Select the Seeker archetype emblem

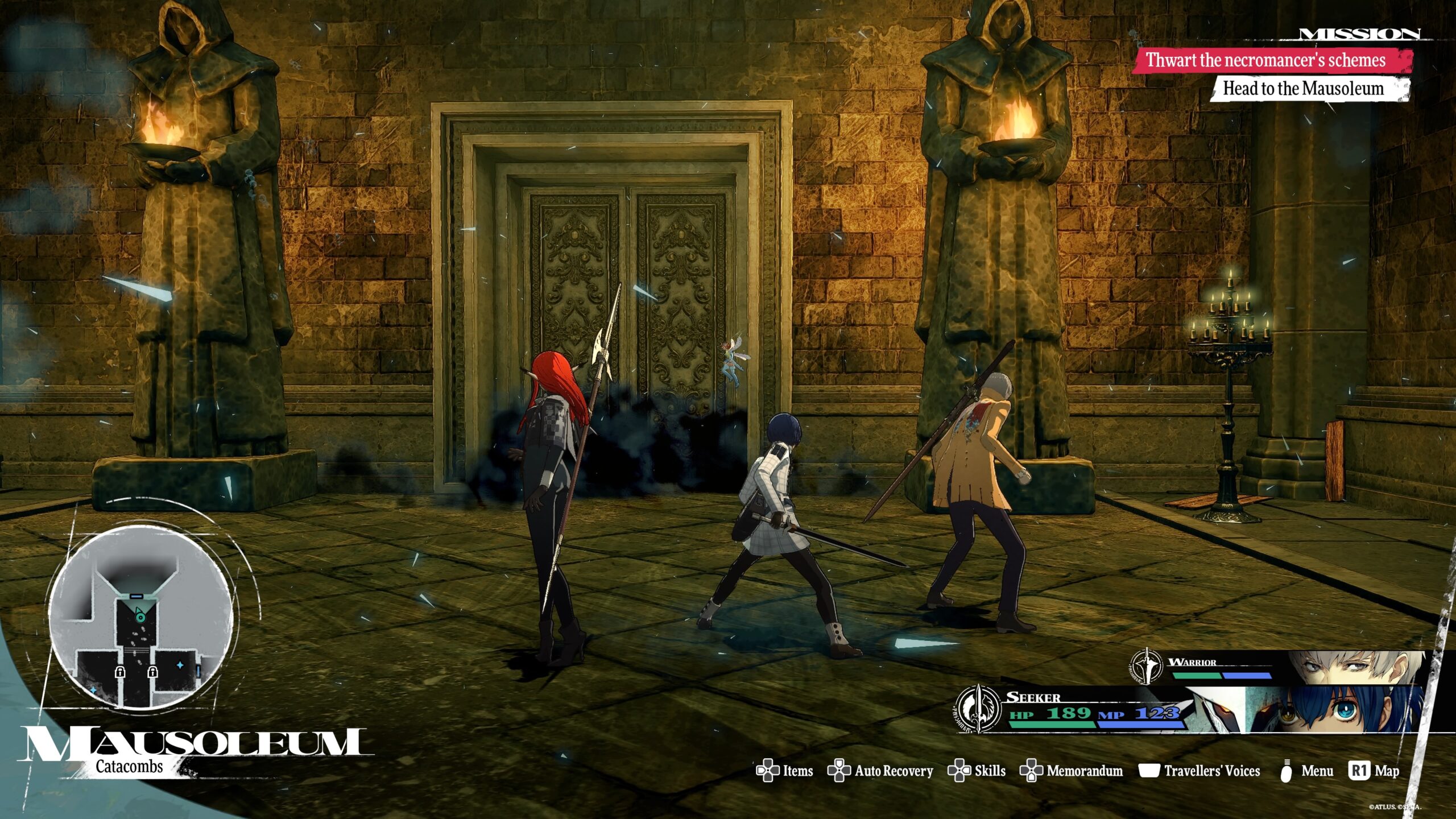pos(978,708)
